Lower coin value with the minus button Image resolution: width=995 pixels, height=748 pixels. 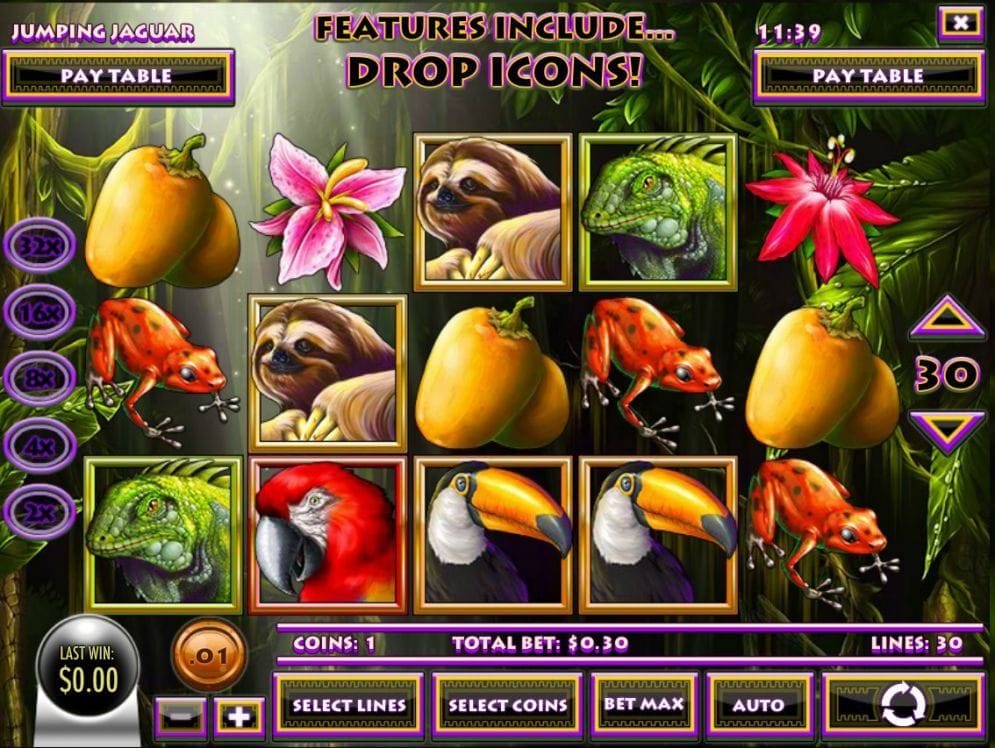181,716
